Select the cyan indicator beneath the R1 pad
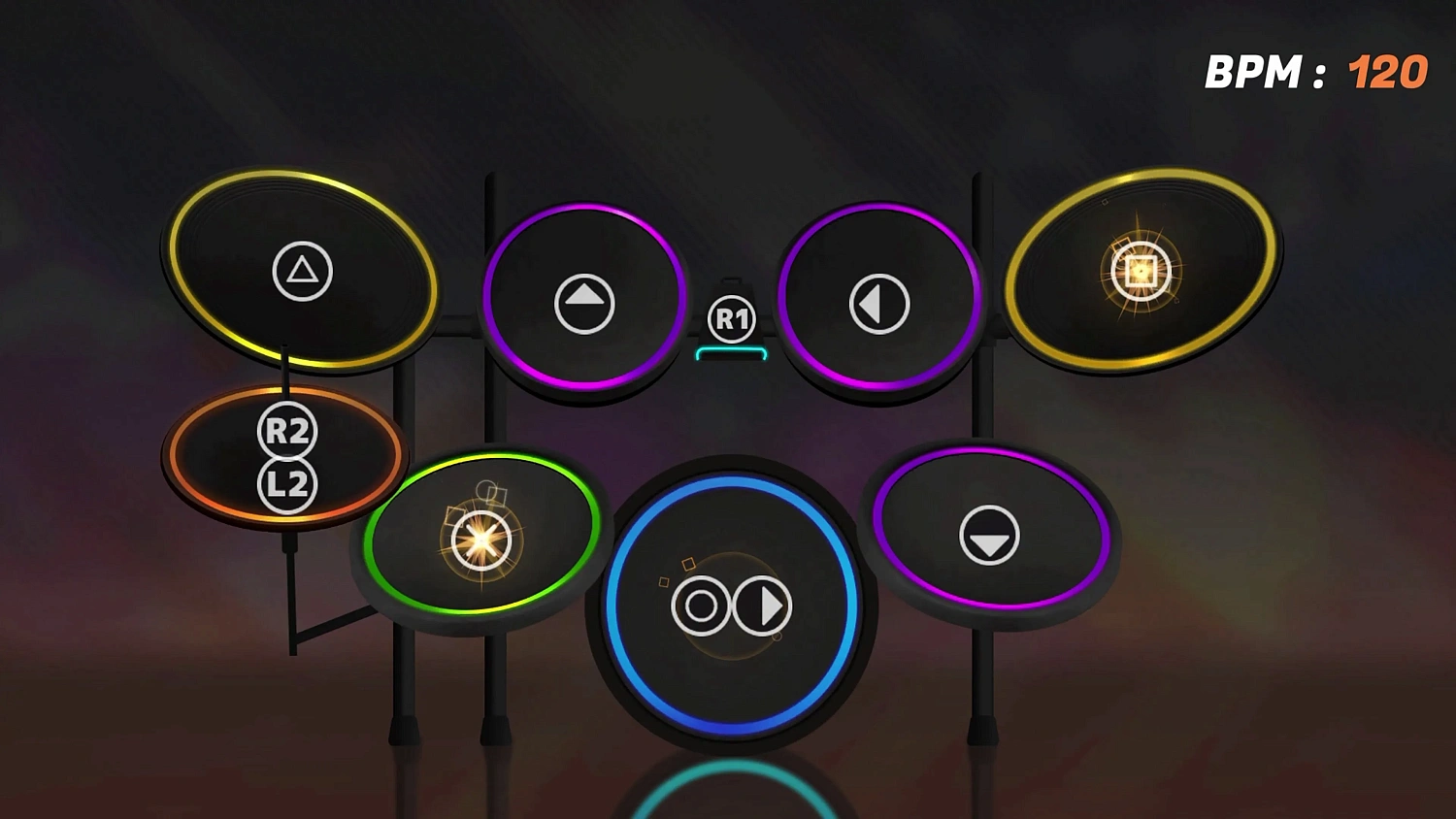 tap(729, 352)
